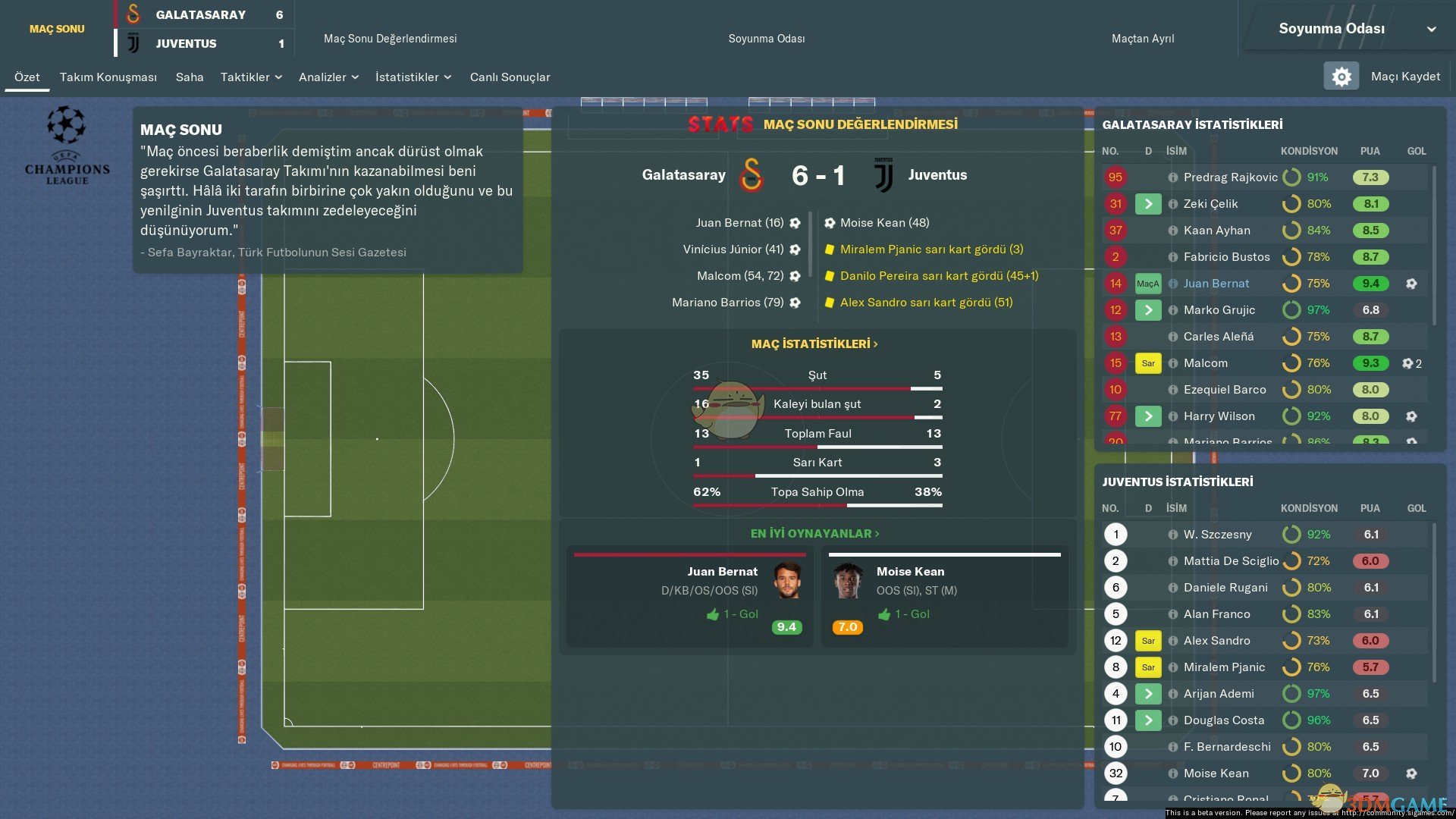Image resolution: width=1456 pixels, height=819 pixels.
Task: Expand the Analizler menu
Action: 328,77
